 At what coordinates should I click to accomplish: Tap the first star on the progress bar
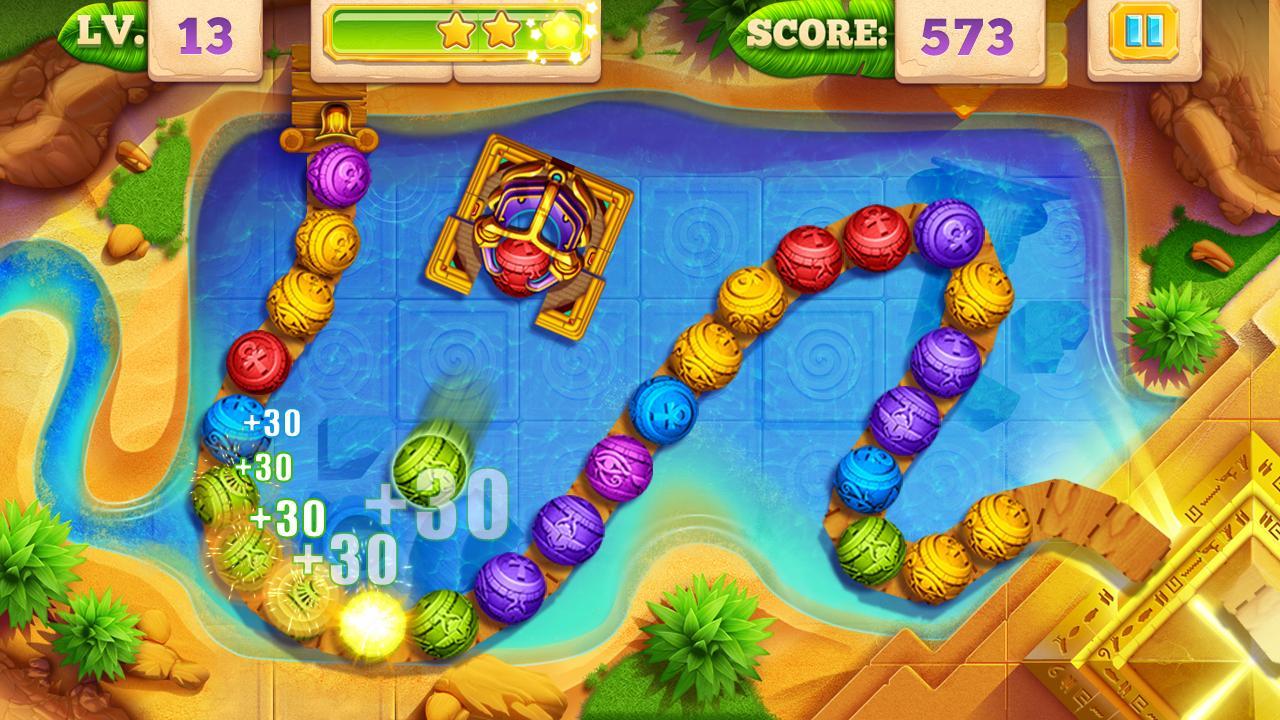pos(455,31)
